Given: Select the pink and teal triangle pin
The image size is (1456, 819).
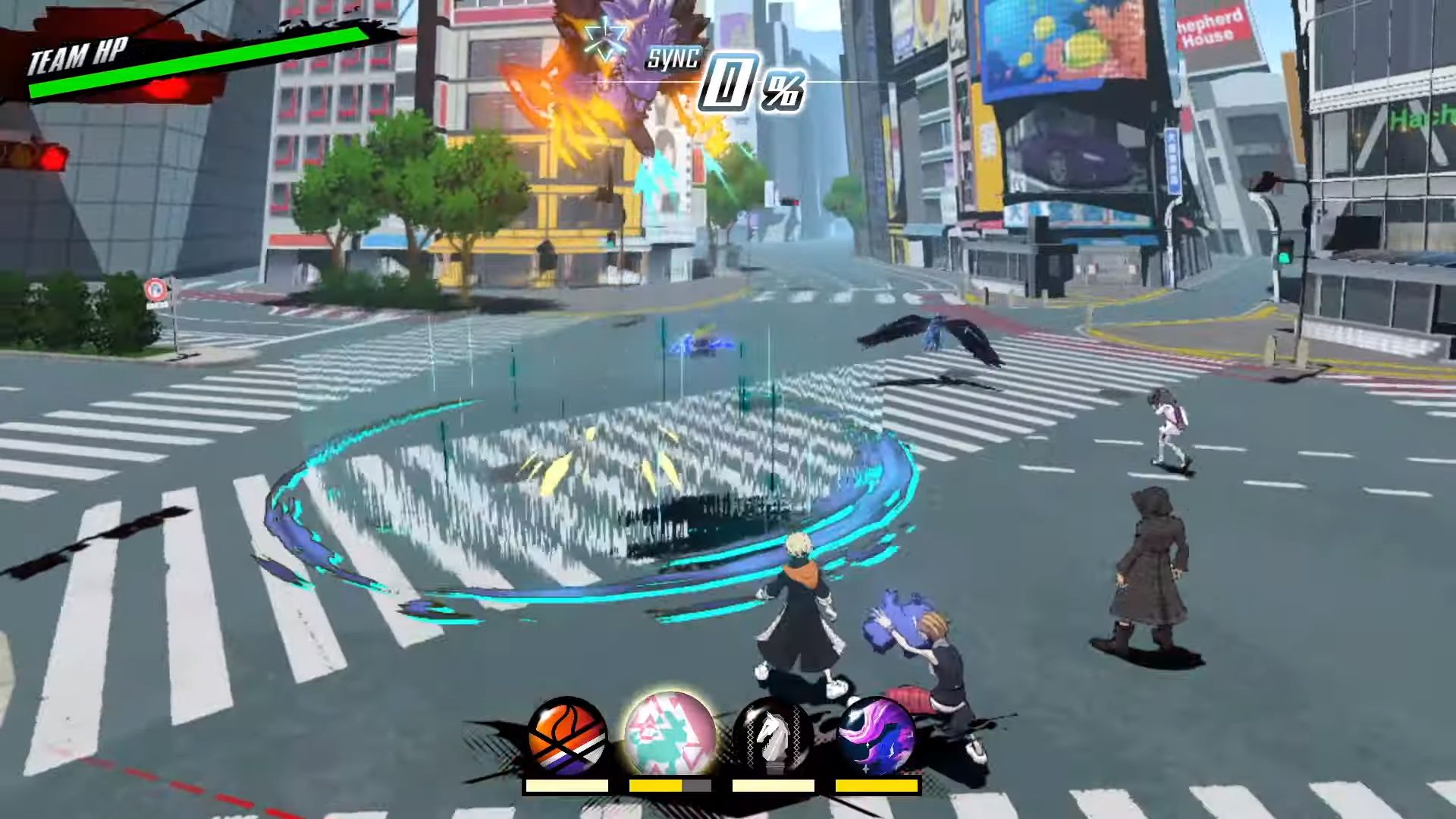Looking at the screenshot, I should point(669,734).
